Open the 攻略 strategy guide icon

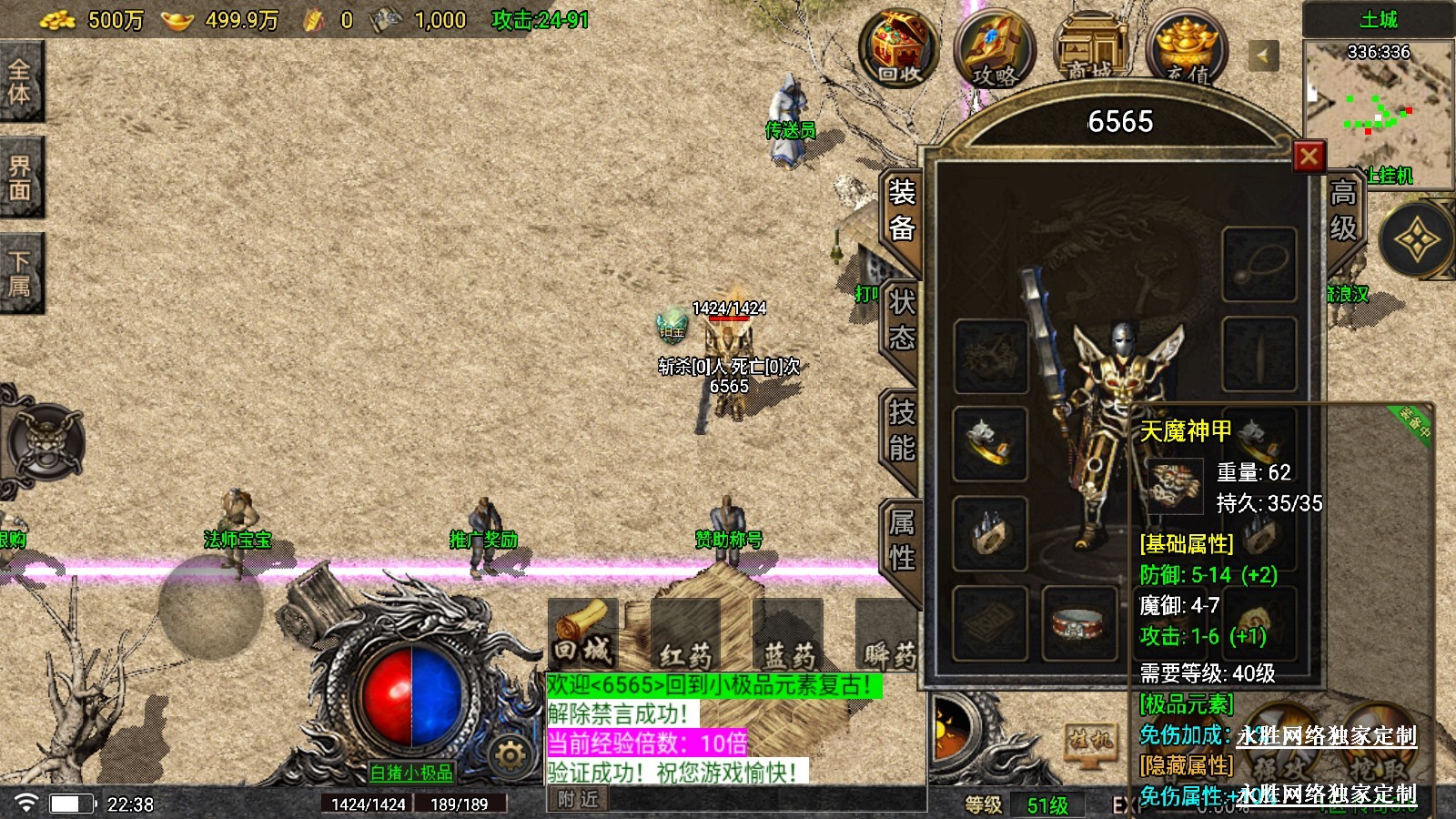click(x=995, y=49)
